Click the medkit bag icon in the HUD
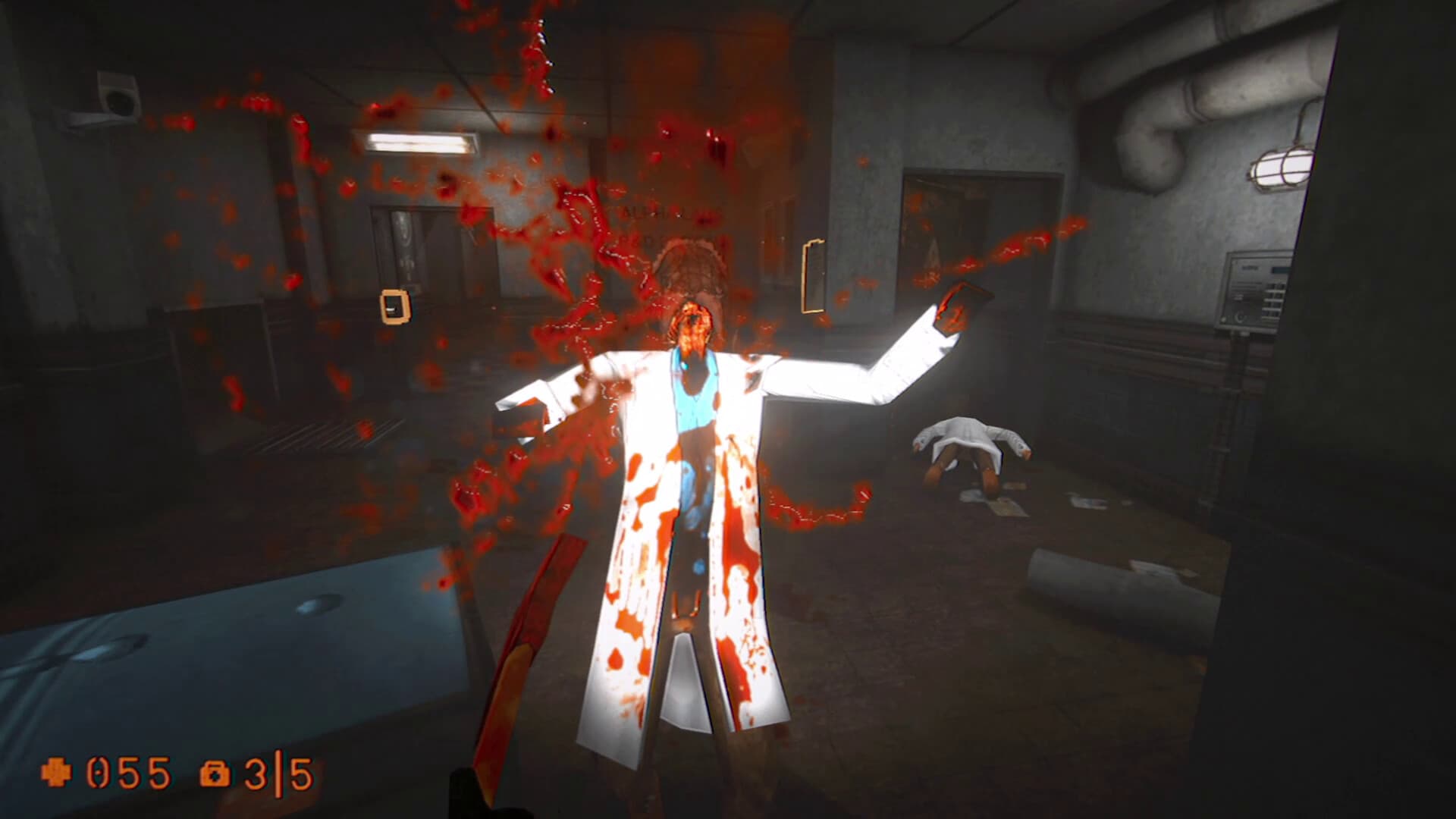The height and width of the screenshot is (819, 1456). pos(216,772)
